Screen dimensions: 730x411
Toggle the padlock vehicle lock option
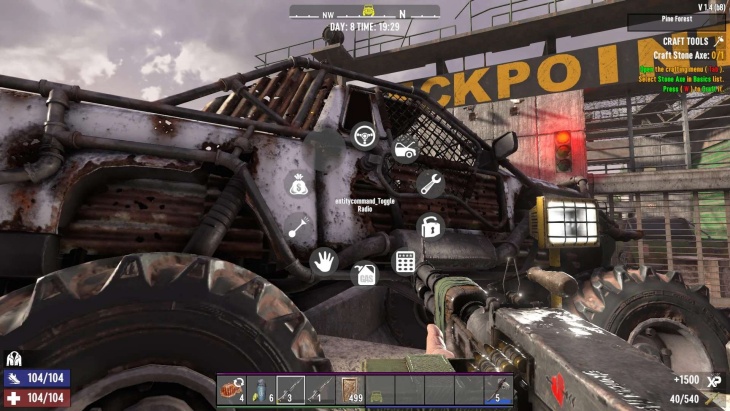(430, 226)
